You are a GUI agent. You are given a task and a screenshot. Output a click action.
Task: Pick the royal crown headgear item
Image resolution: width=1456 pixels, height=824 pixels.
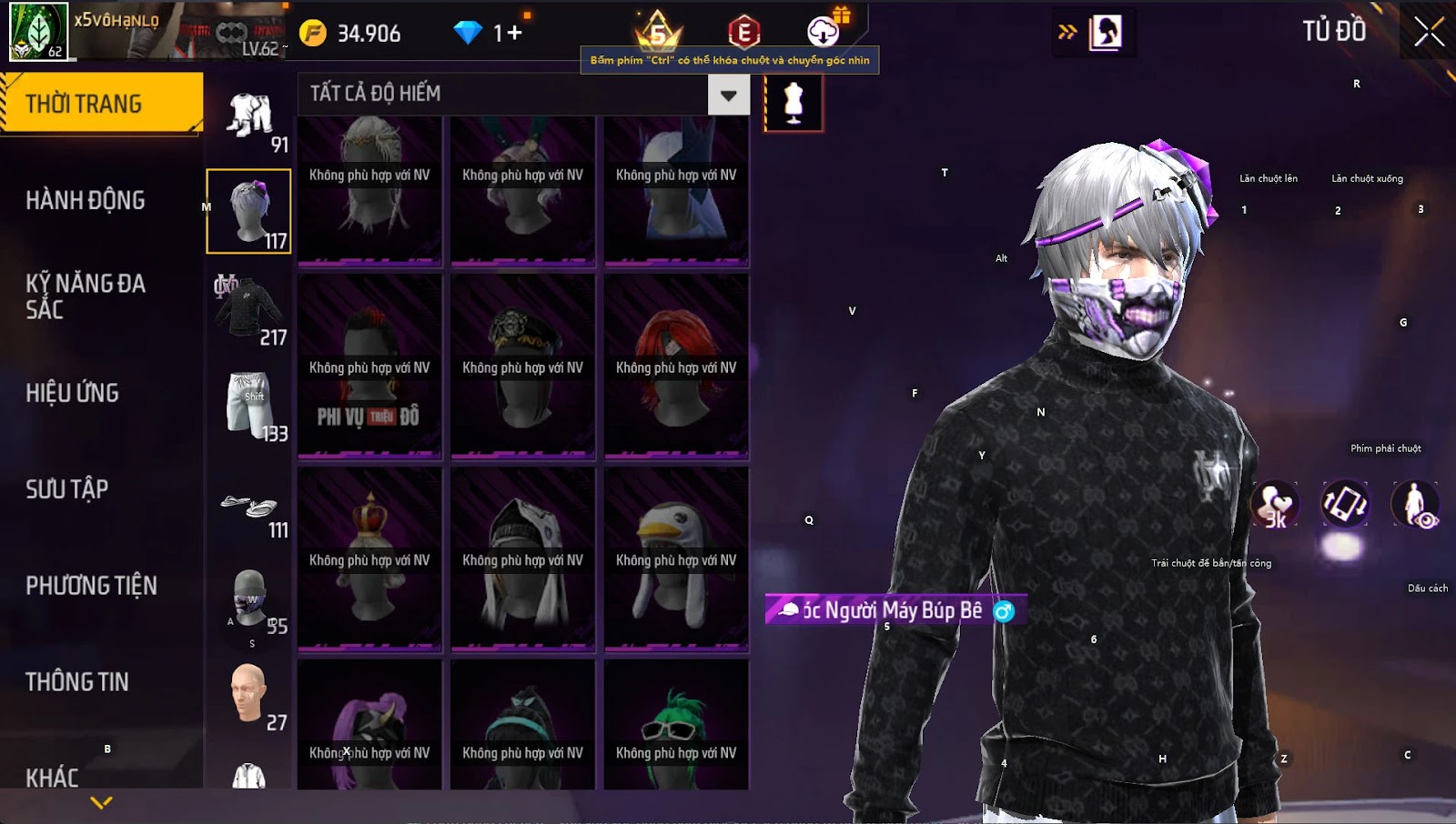[x=369, y=559]
